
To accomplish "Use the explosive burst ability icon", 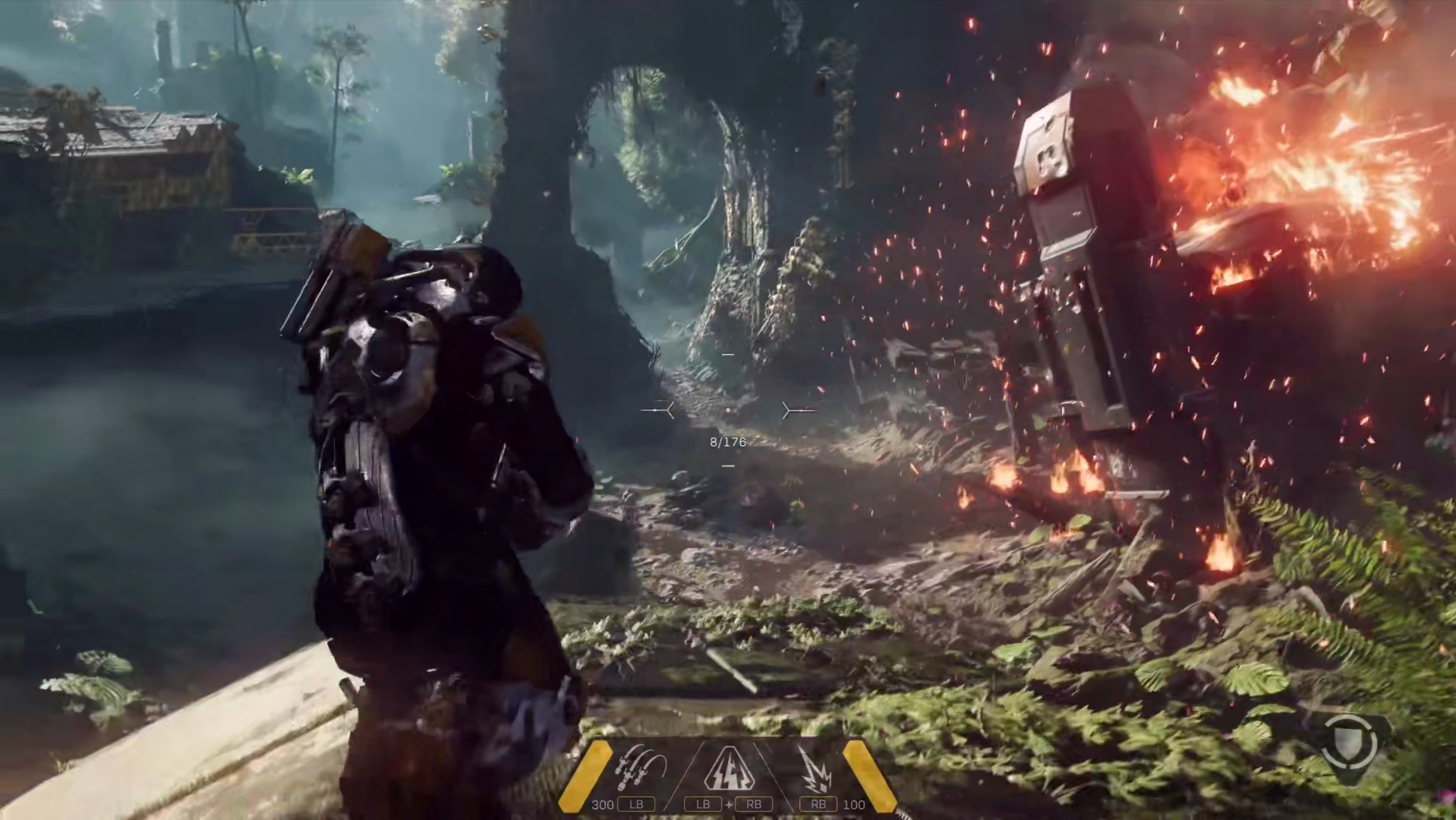I will pos(815,770).
